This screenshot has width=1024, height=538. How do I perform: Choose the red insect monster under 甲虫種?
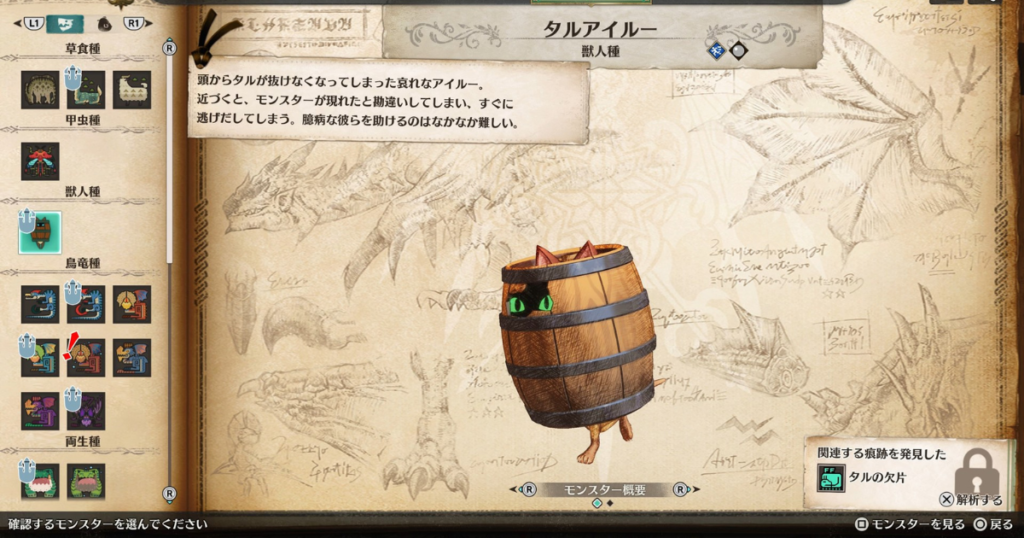coord(40,161)
